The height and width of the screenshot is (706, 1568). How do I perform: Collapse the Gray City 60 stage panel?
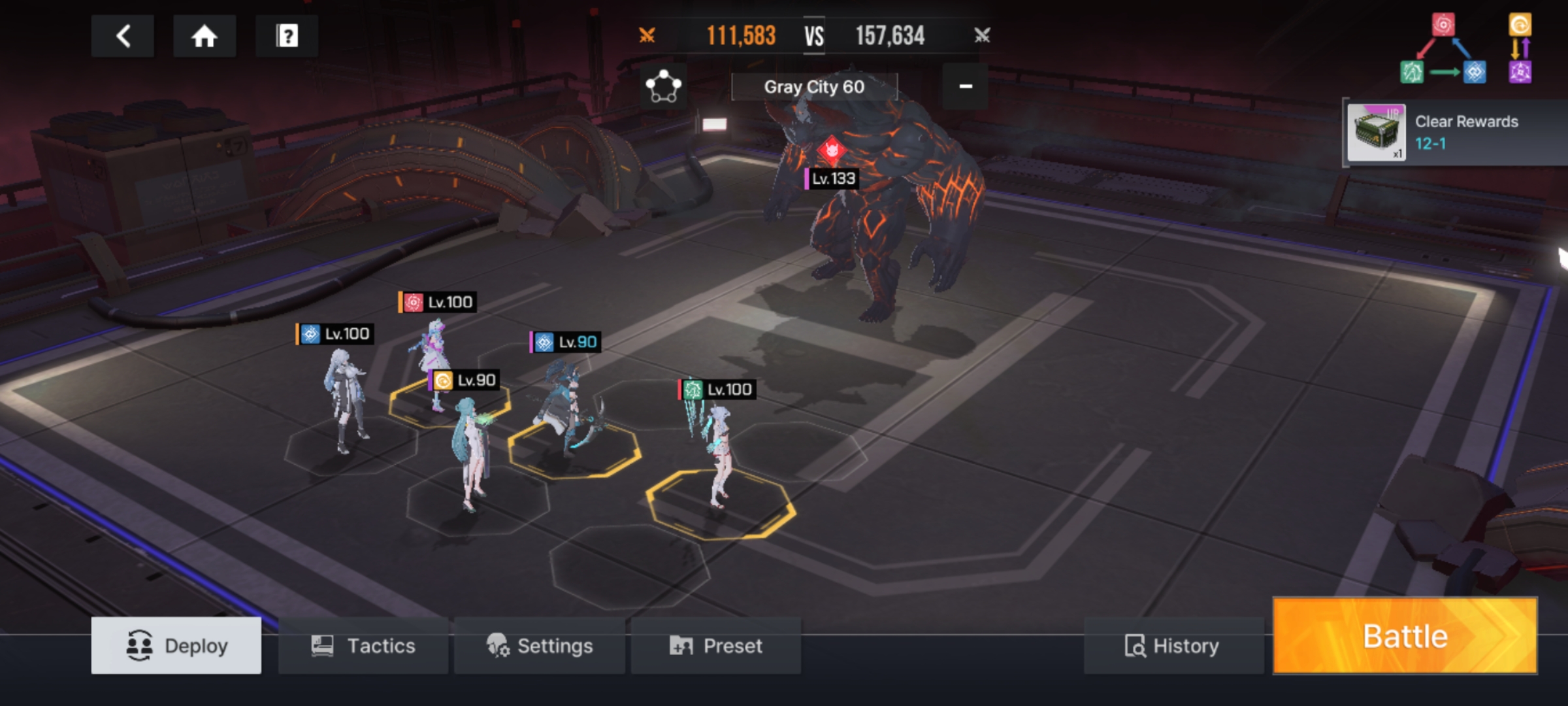click(965, 87)
